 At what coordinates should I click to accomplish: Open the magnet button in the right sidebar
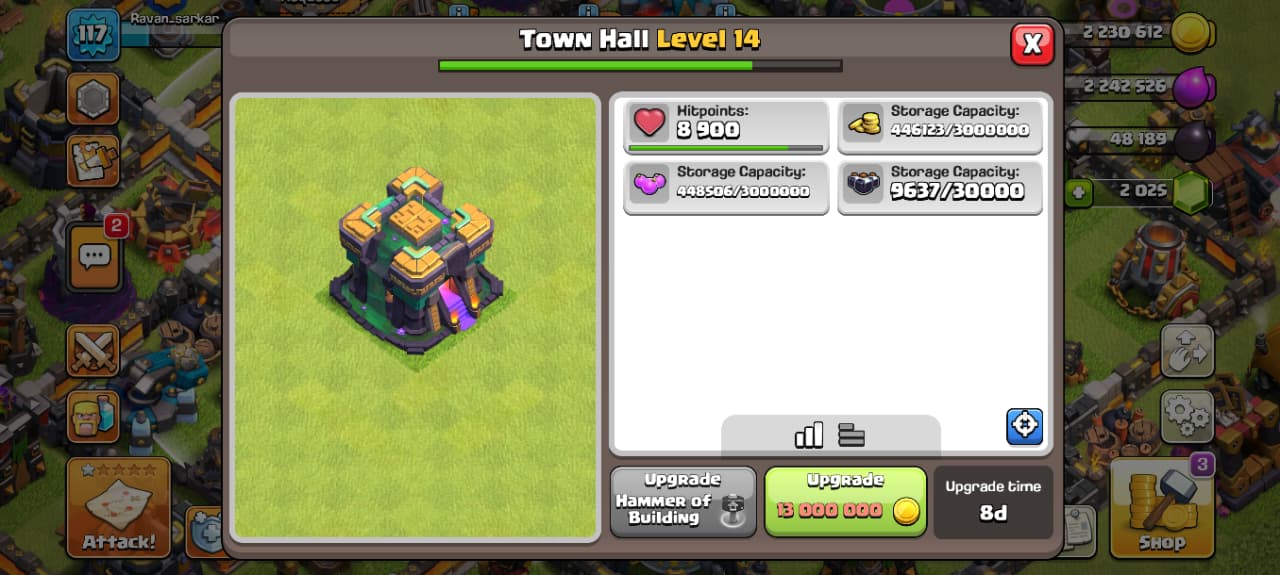(x=1187, y=351)
